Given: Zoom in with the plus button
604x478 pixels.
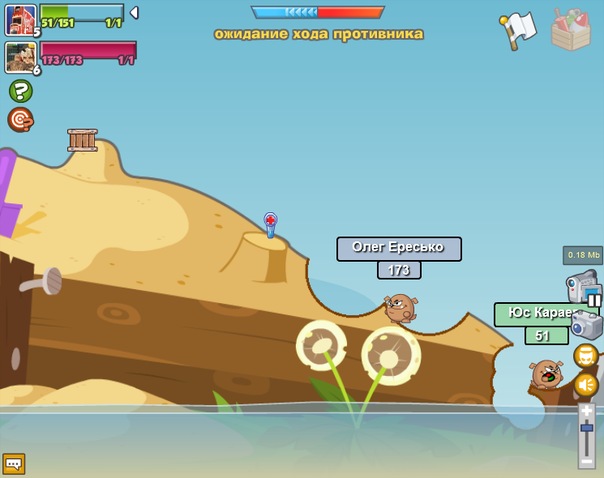Looking at the screenshot, I should 586,410.
